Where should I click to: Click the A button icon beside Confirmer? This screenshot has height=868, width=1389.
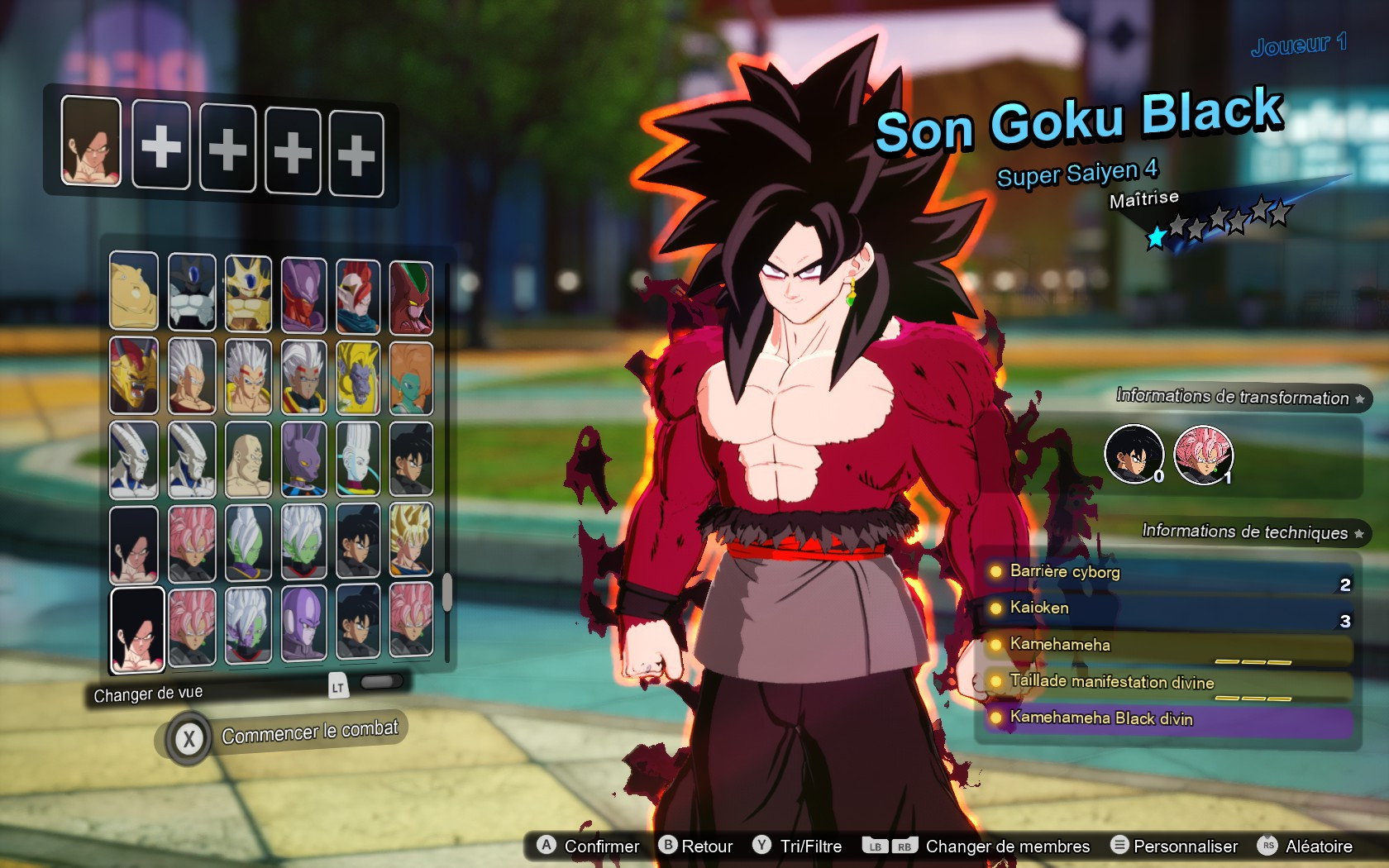pos(545,846)
